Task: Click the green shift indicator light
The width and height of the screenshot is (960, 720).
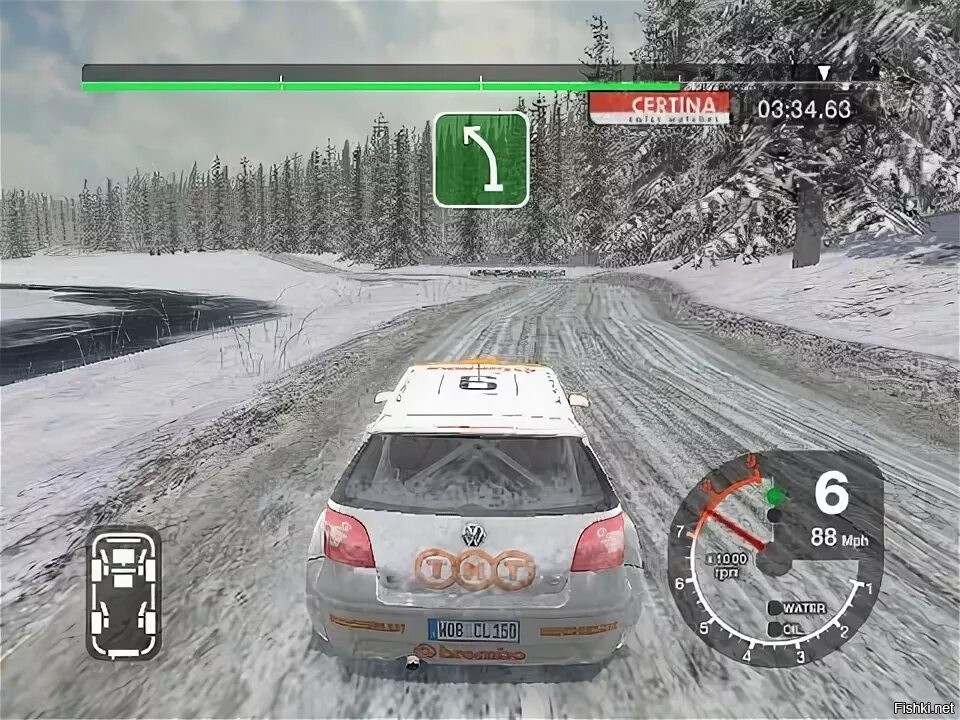Action: (x=773, y=496)
